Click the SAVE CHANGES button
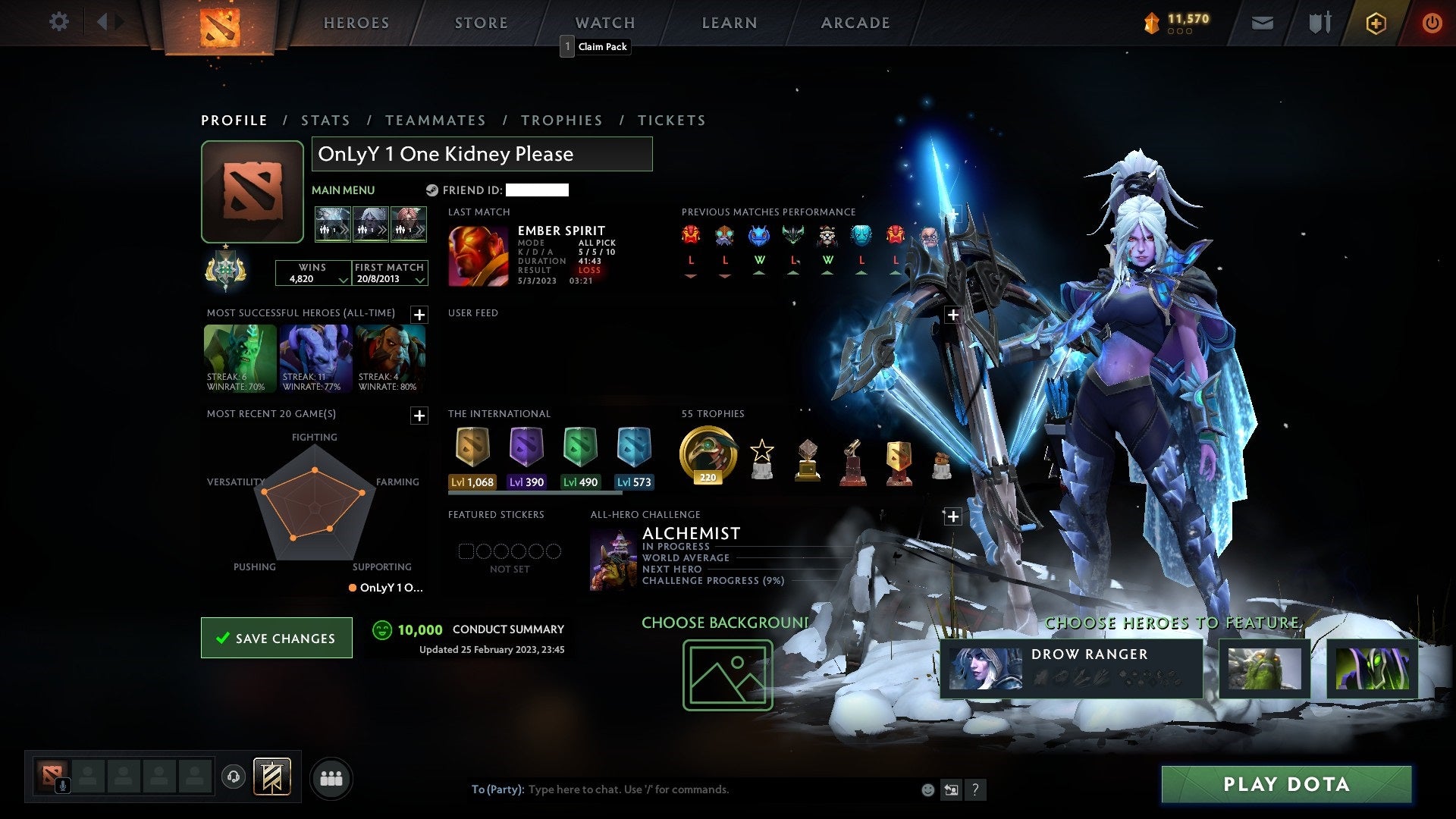 click(276, 638)
